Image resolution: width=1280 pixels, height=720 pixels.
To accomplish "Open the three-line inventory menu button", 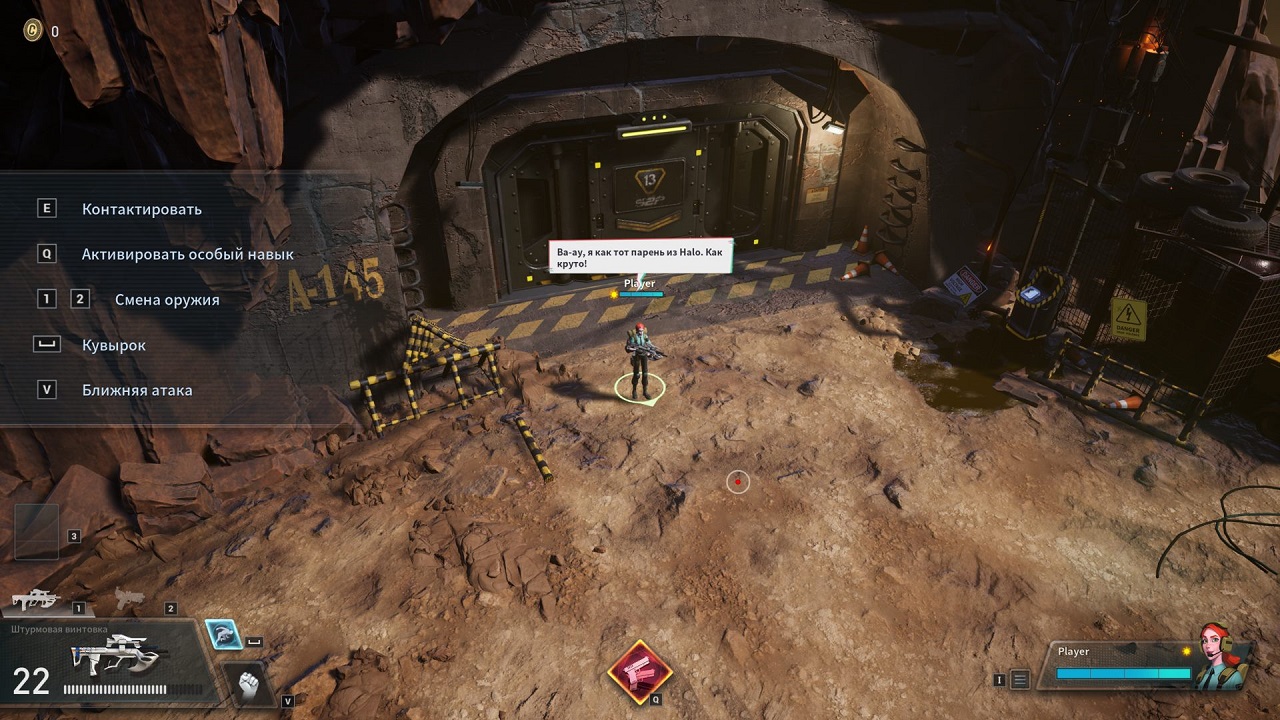I will 1020,680.
